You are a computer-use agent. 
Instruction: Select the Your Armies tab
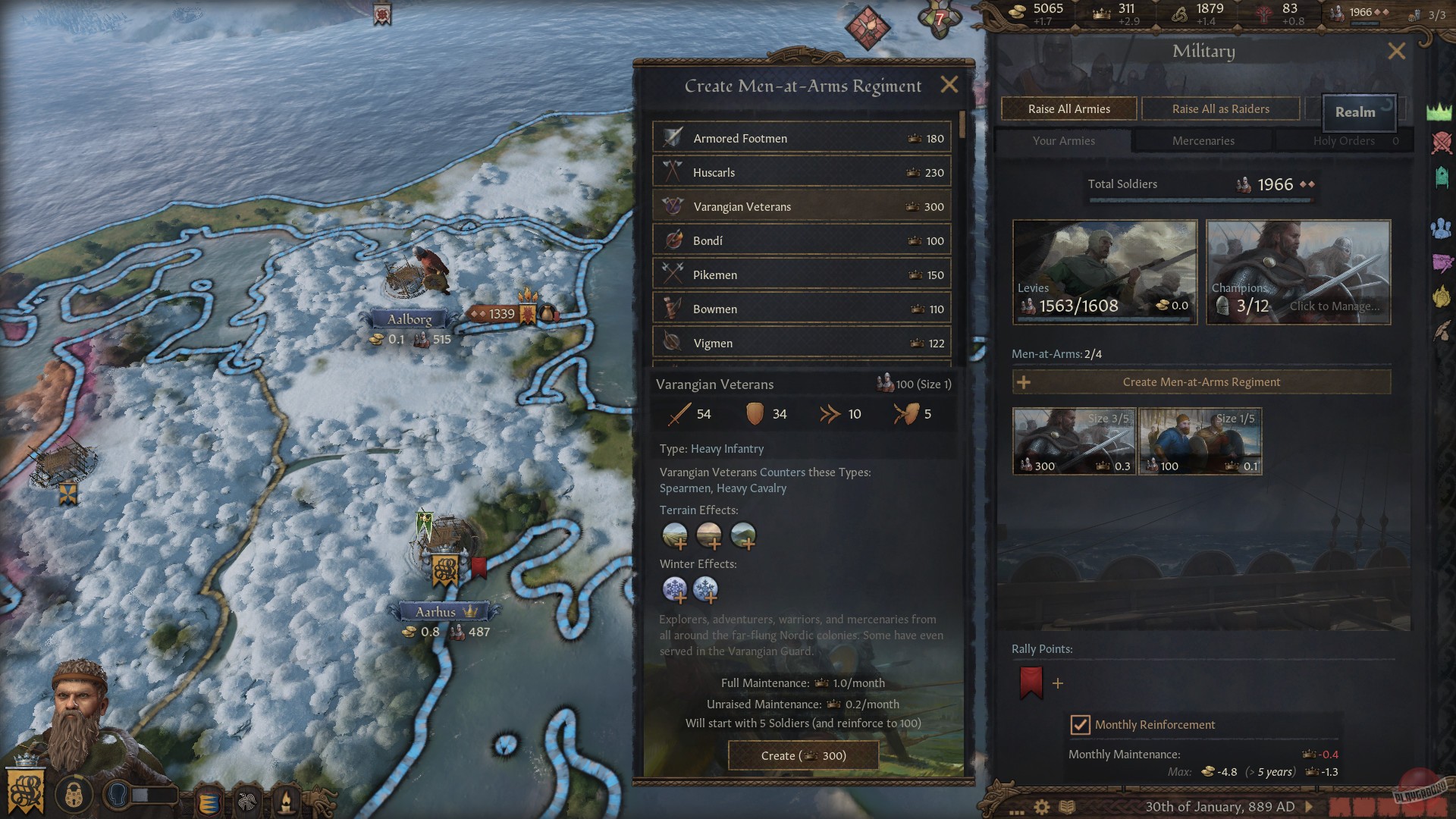click(x=1062, y=140)
